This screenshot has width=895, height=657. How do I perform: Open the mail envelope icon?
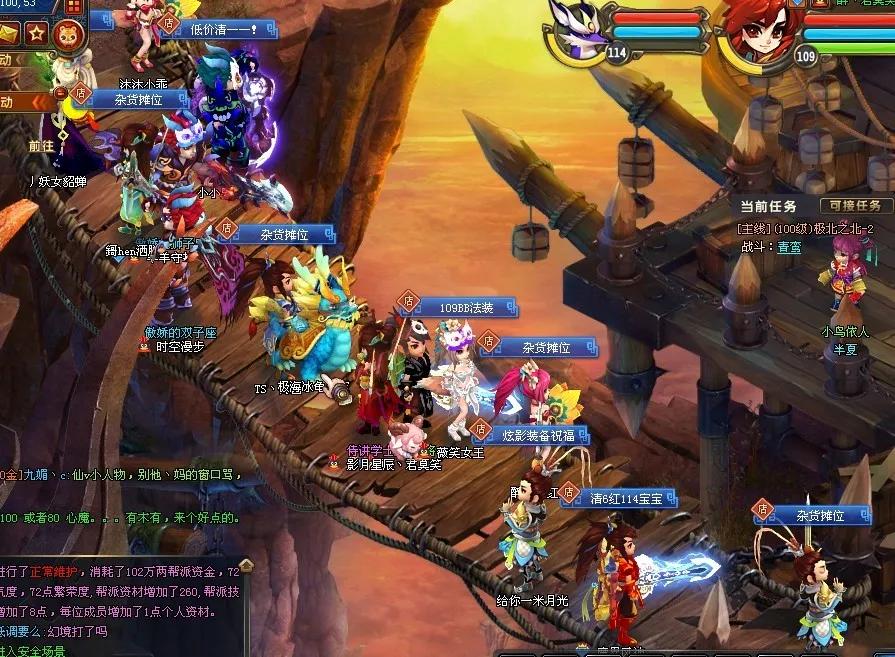(x=9, y=33)
